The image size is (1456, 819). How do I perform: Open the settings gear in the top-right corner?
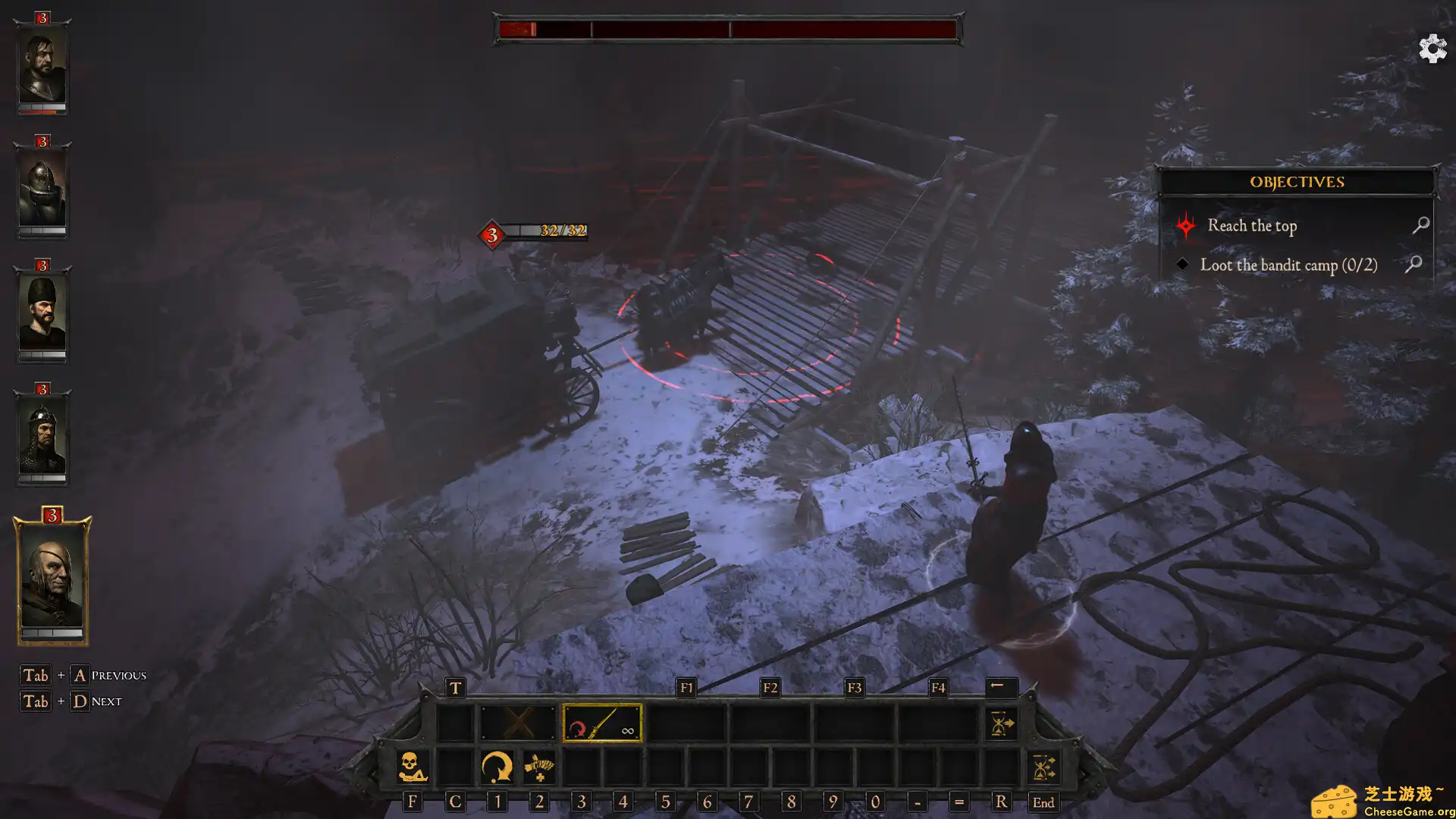(1432, 49)
